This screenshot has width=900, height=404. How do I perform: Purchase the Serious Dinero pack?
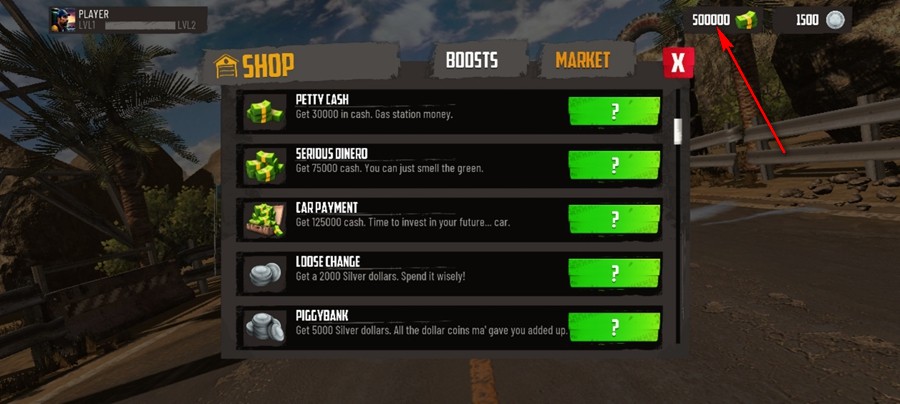tap(614, 164)
